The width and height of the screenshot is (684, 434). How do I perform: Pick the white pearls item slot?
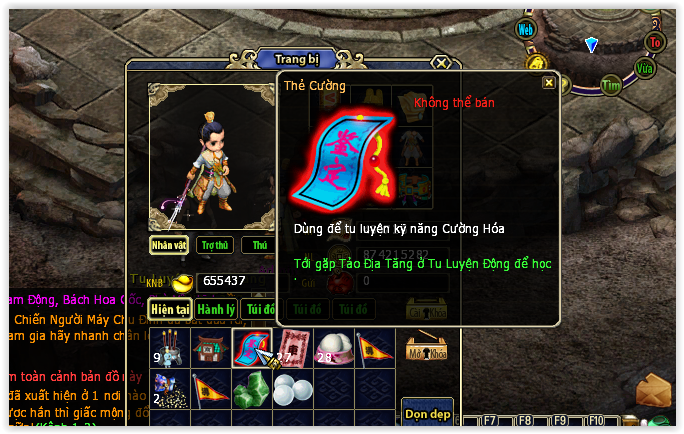pos(291,388)
